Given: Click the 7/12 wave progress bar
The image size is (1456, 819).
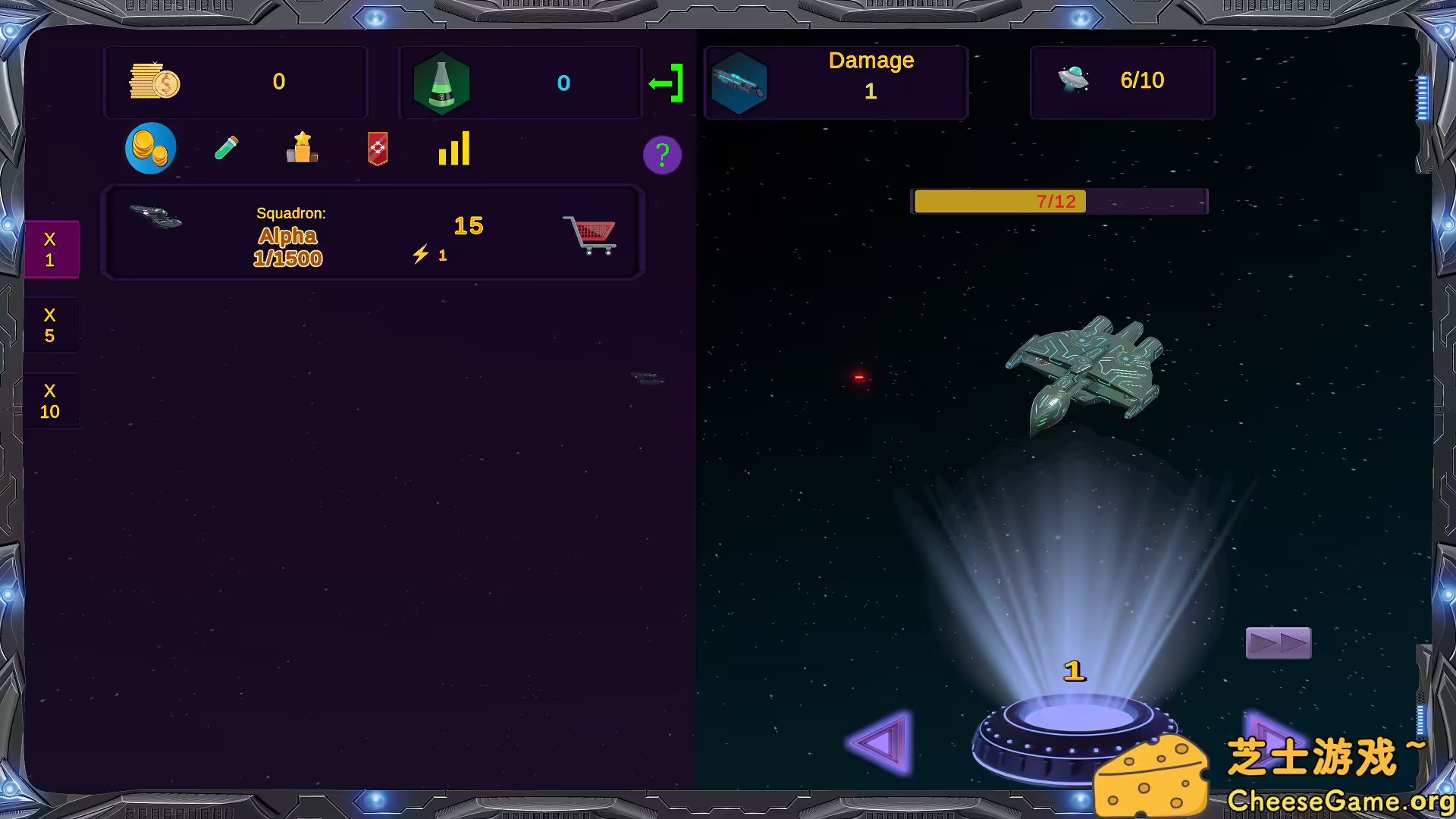Looking at the screenshot, I should (1059, 201).
